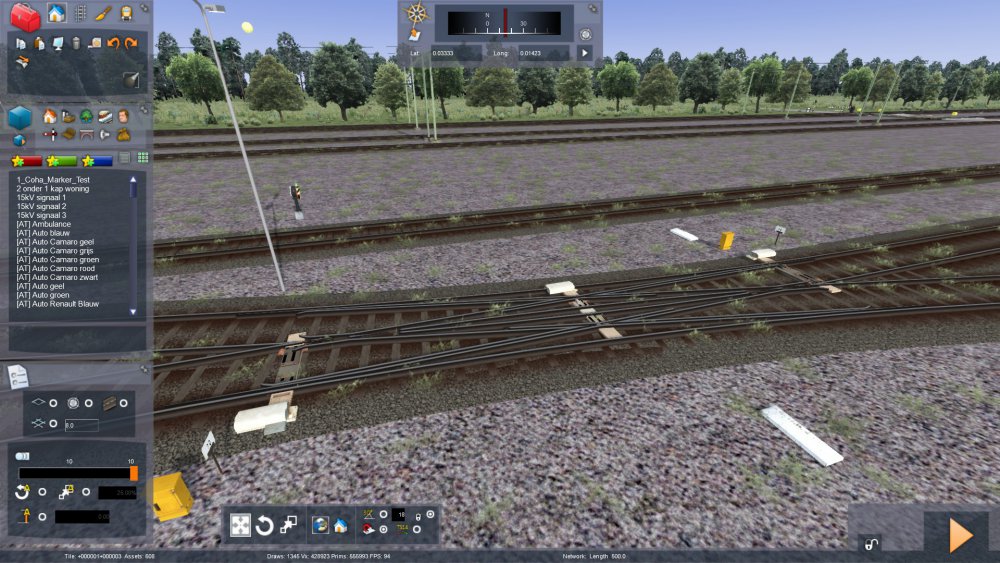Choose the green tree vegetation category
1000x563 pixels.
[87, 116]
